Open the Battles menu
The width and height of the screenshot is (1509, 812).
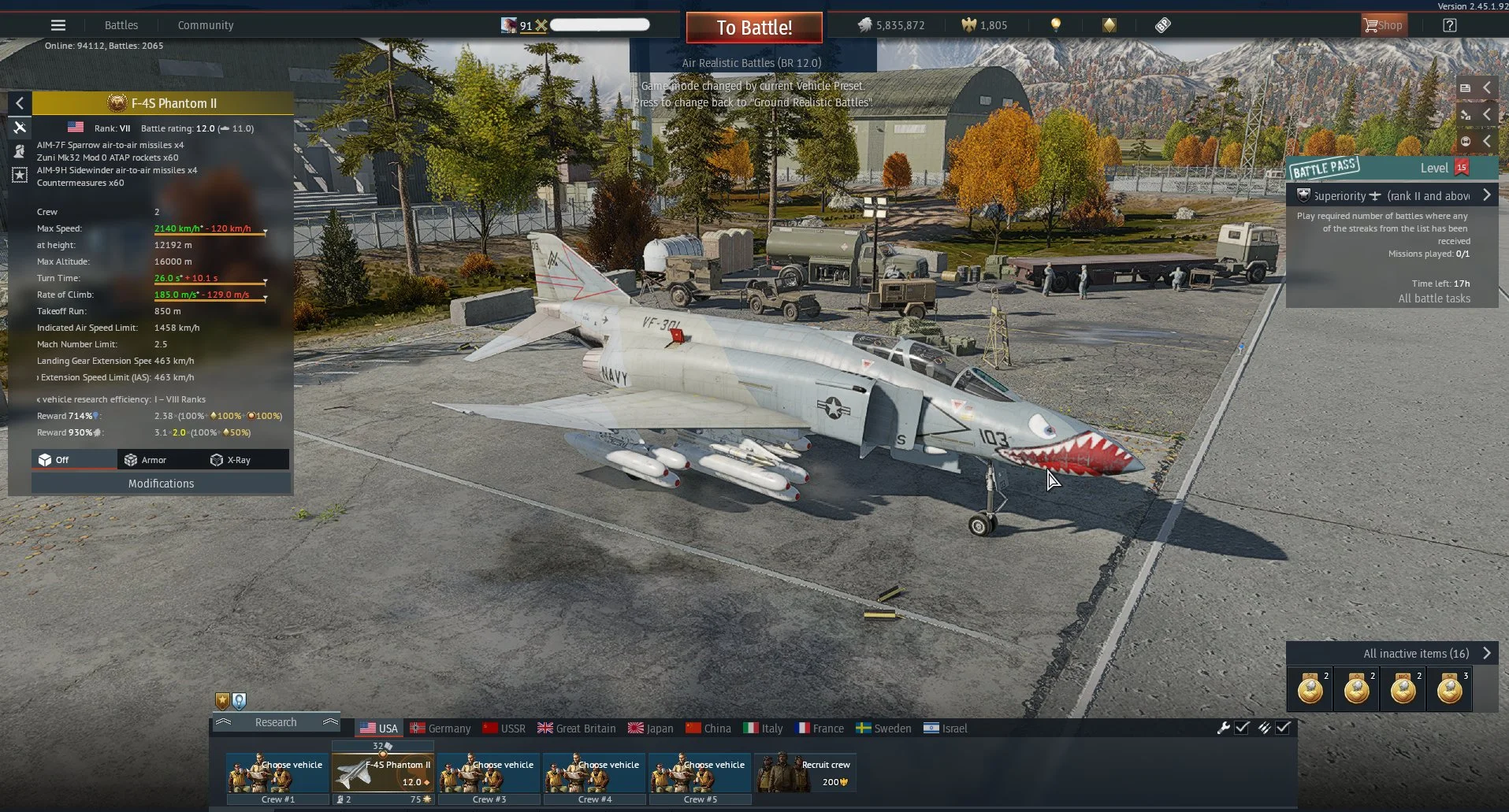[121, 25]
